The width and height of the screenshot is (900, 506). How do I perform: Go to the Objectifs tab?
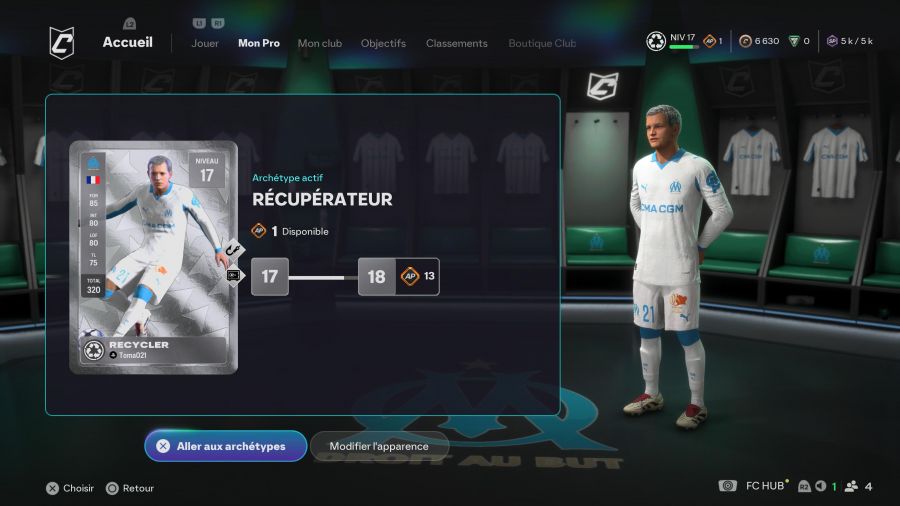[x=383, y=43]
